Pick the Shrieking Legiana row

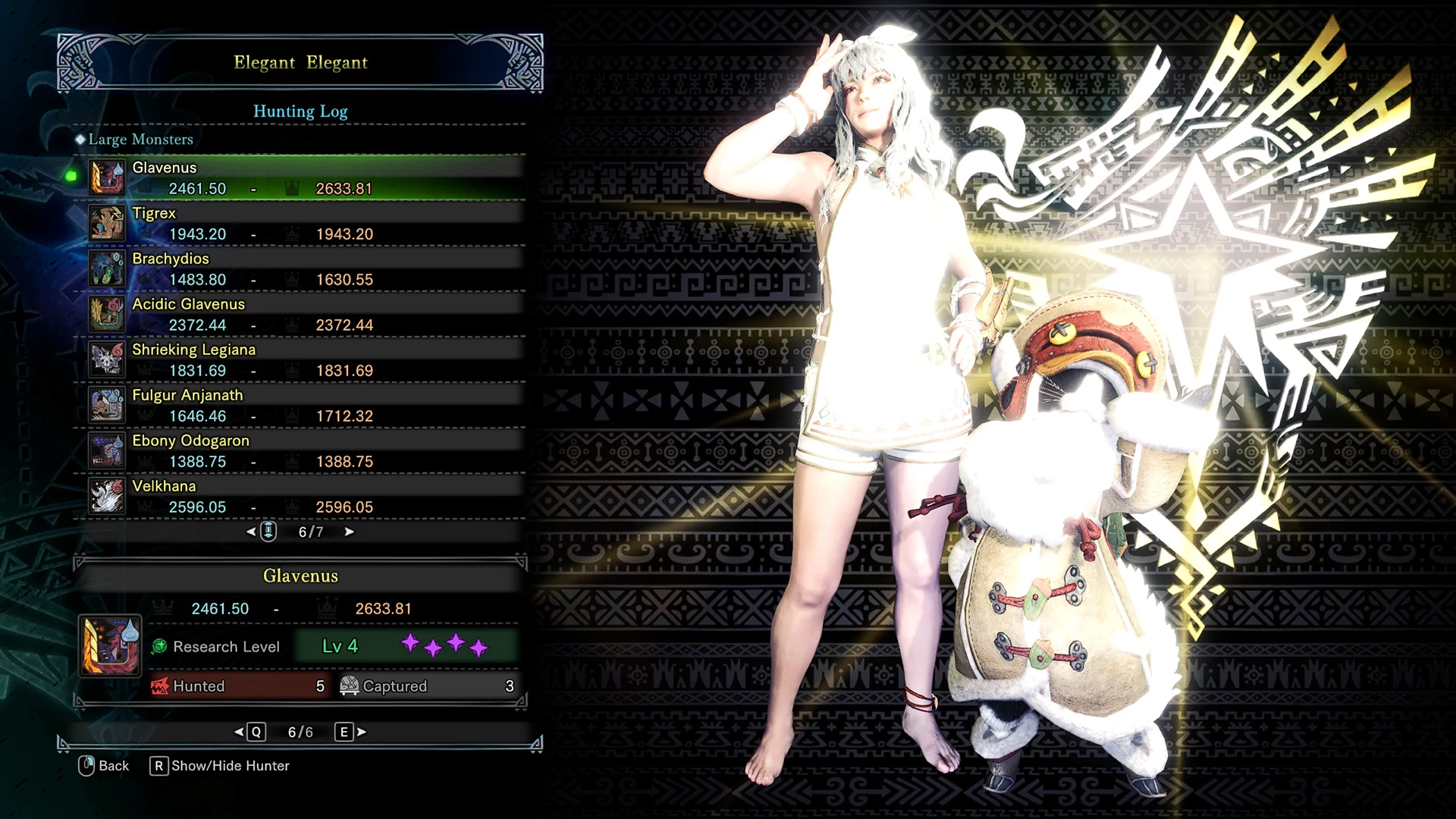(x=300, y=359)
